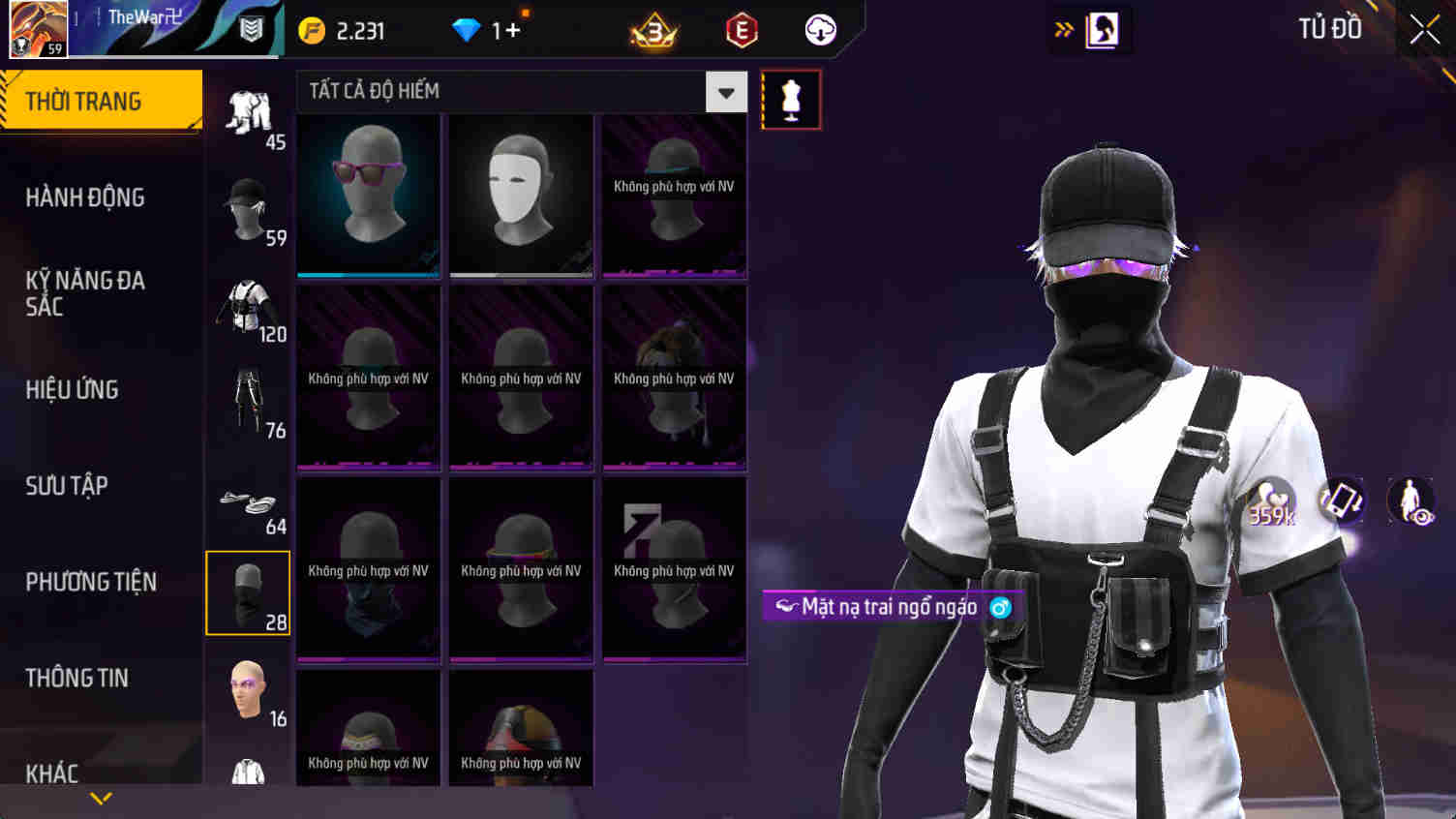
Task: Open the TẤT CẢ ĐỘ HIẾM rarity dropdown
Action: click(725, 91)
